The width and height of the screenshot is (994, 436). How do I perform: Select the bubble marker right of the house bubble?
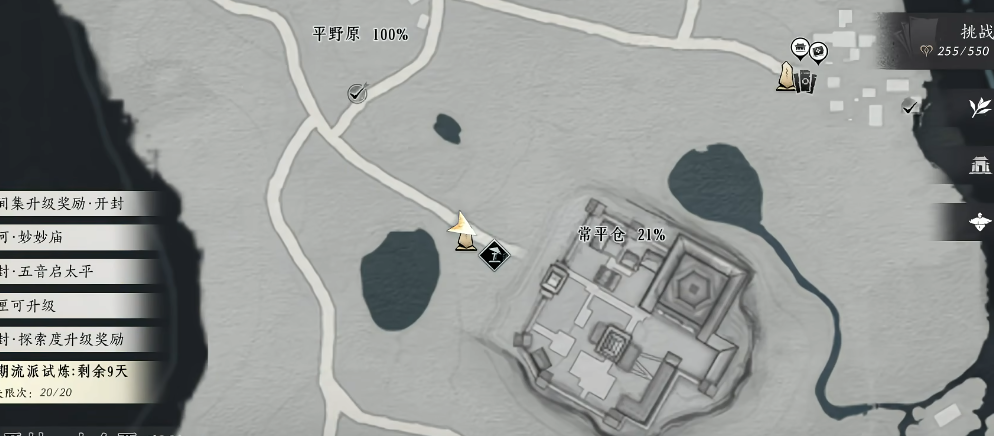pyautogui.click(x=818, y=51)
